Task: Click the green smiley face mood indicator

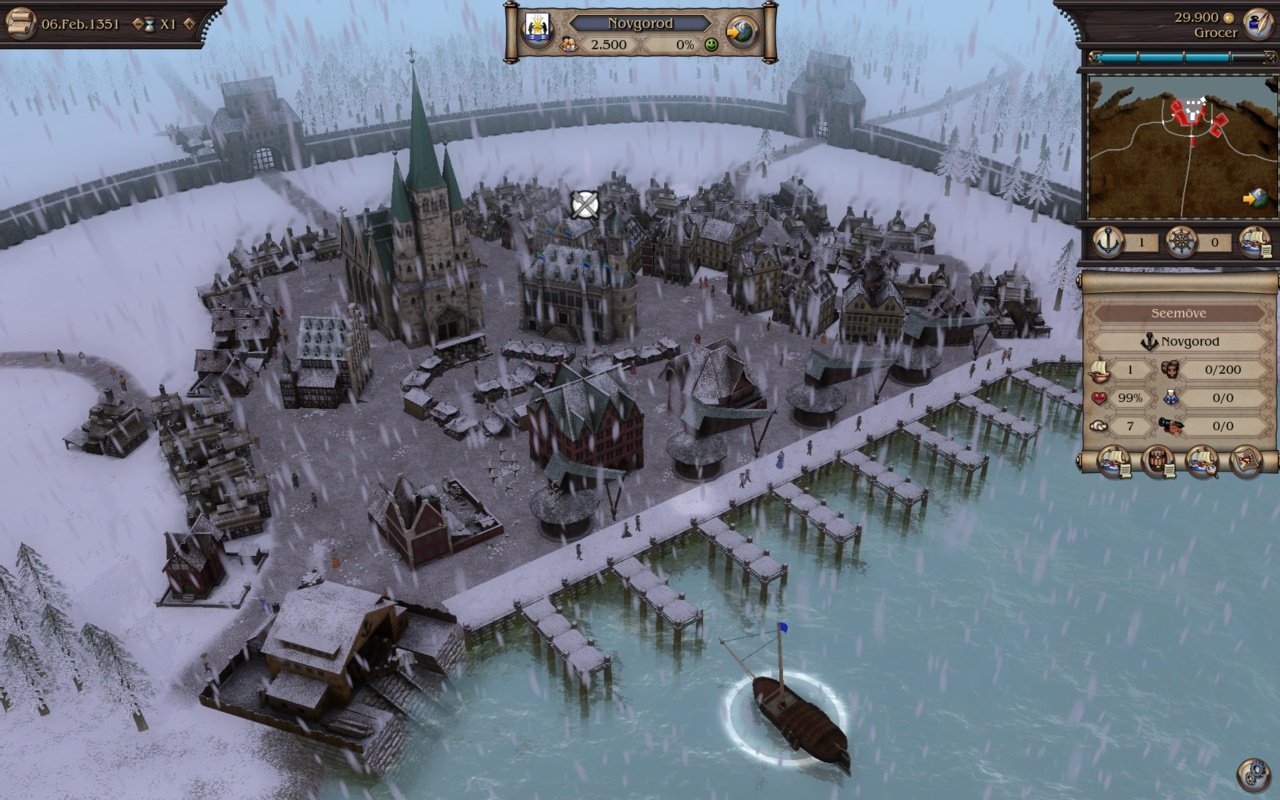Action: tap(712, 44)
